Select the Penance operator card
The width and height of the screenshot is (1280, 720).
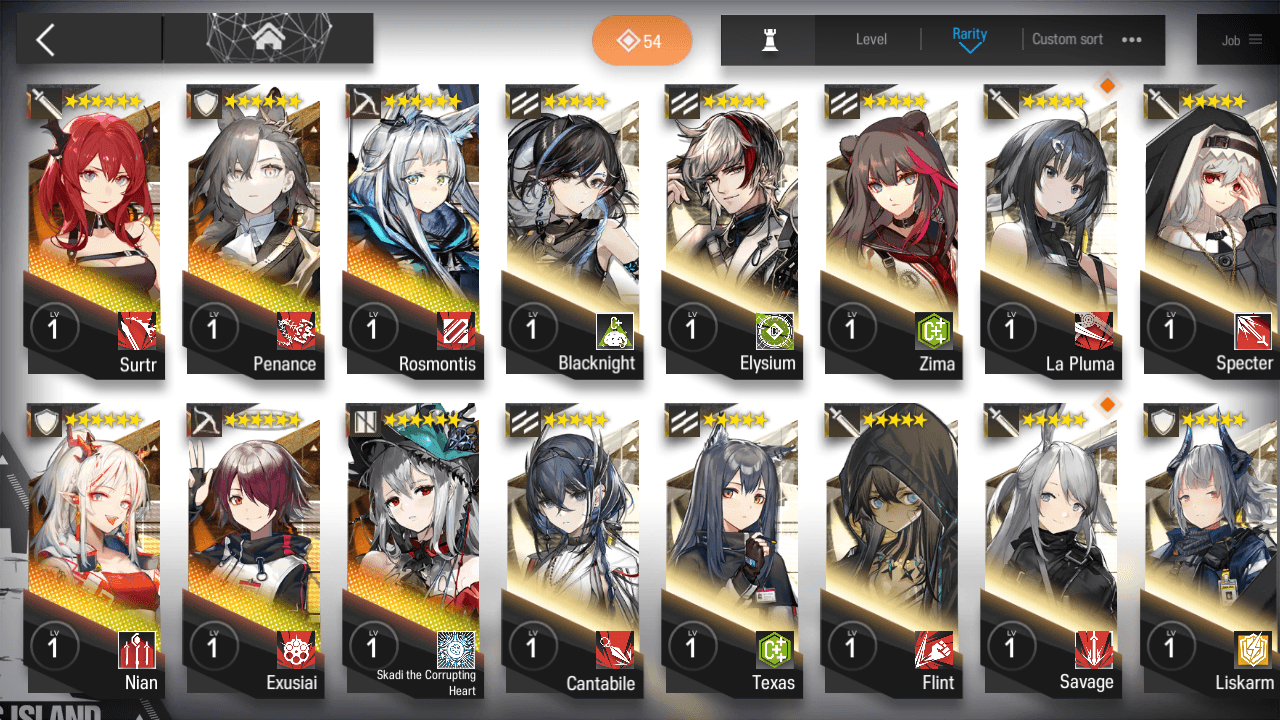(x=256, y=230)
